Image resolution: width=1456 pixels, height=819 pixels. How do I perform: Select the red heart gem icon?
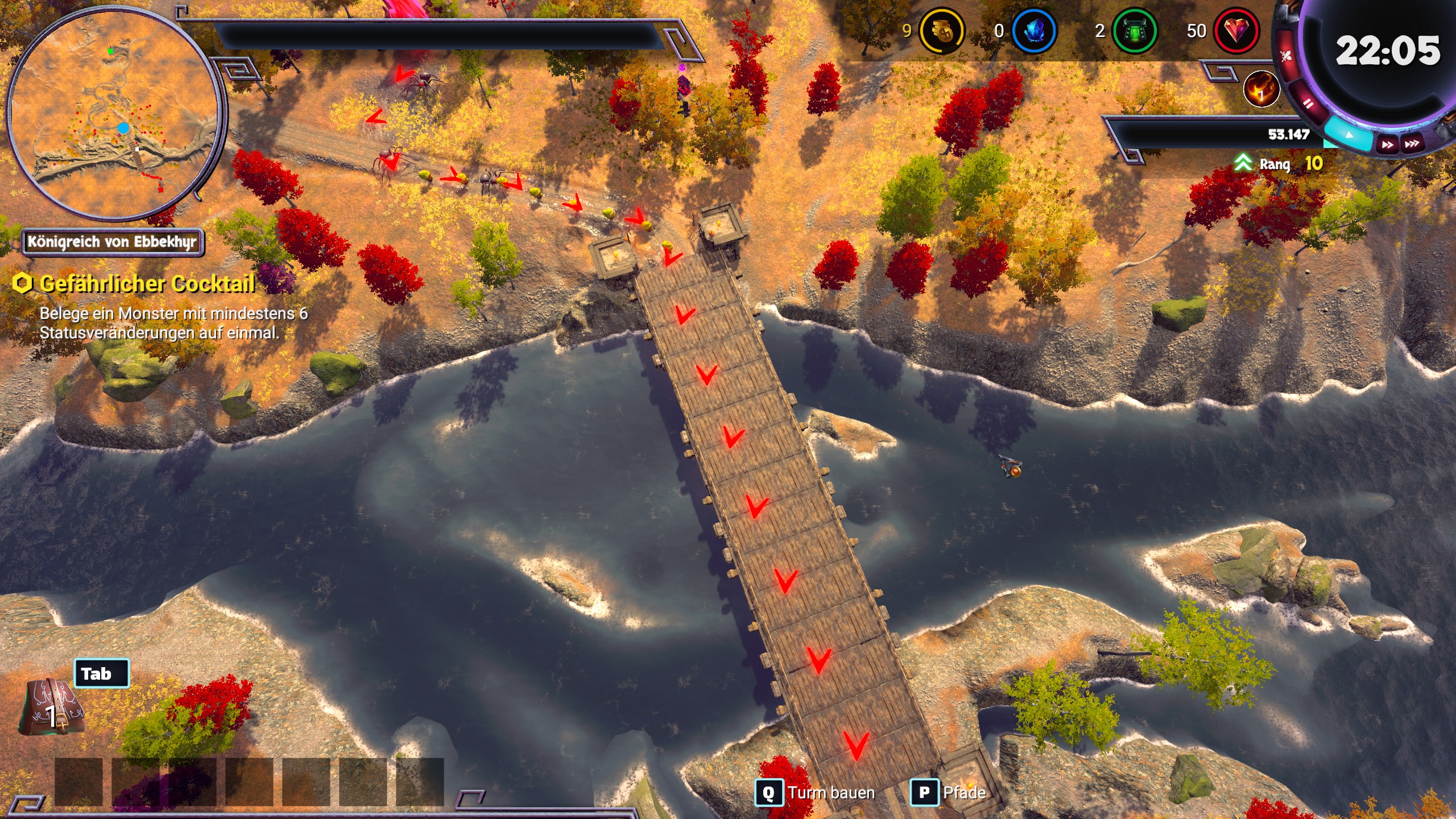pyautogui.click(x=1235, y=31)
